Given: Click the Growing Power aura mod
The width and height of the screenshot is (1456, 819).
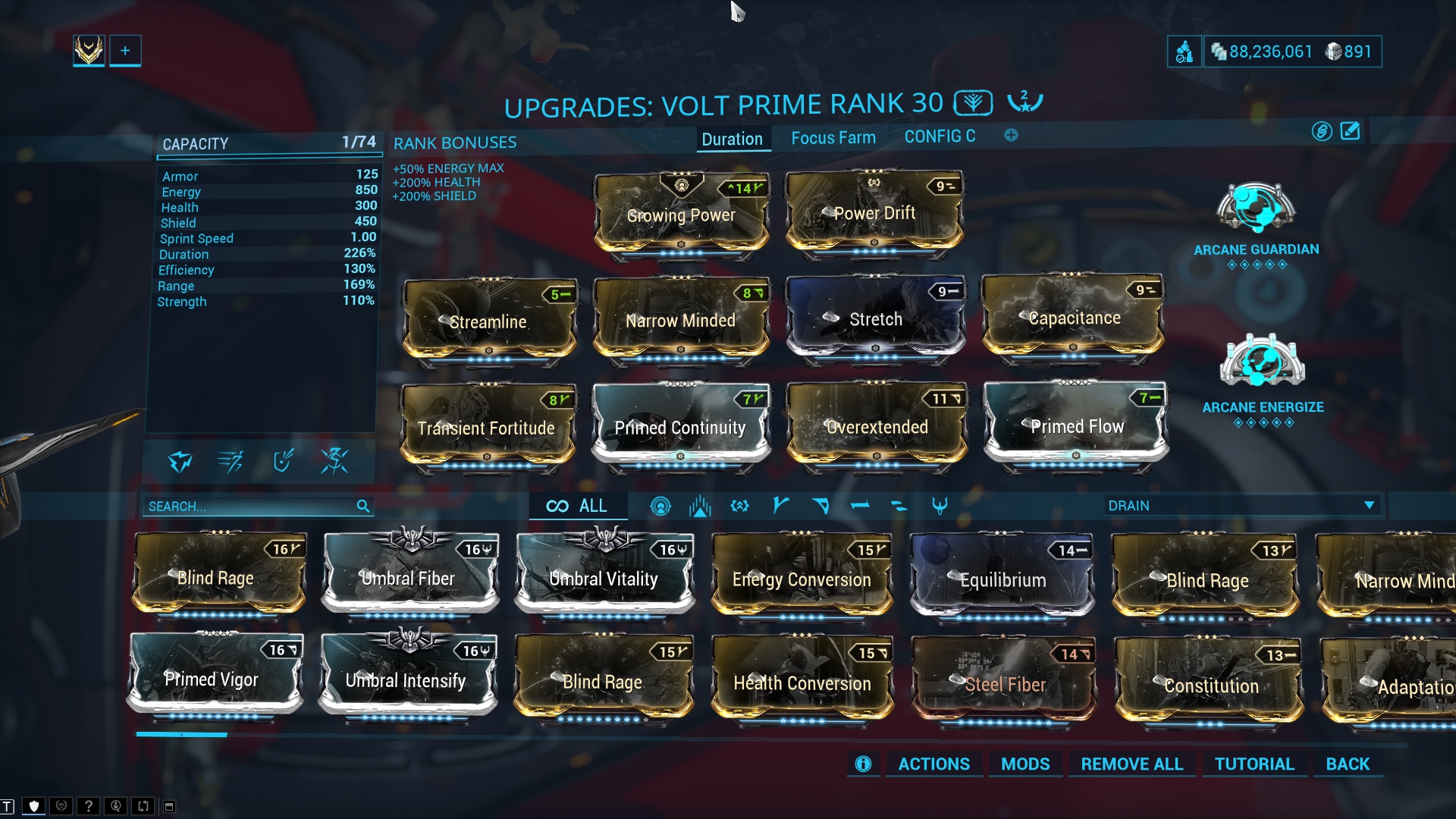Looking at the screenshot, I should coord(681,215).
